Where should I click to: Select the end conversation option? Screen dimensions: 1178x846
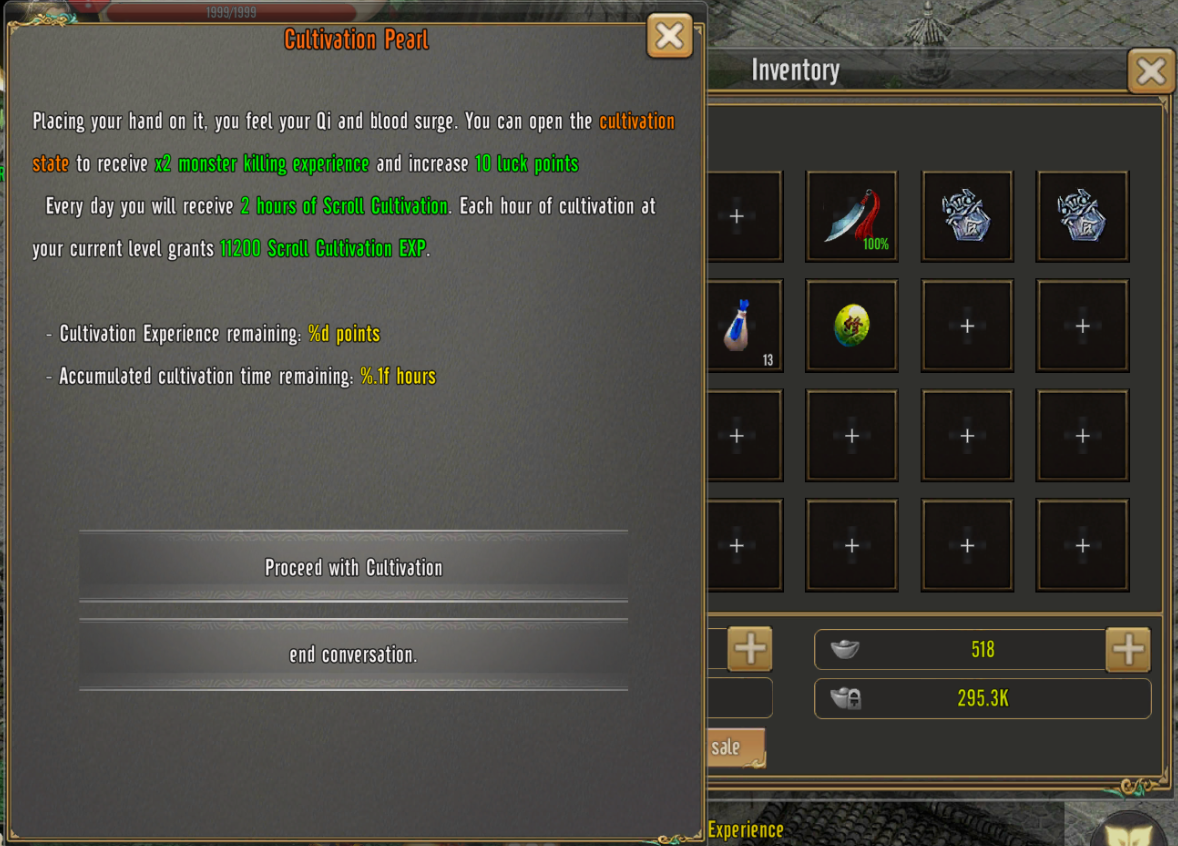pyautogui.click(x=353, y=655)
